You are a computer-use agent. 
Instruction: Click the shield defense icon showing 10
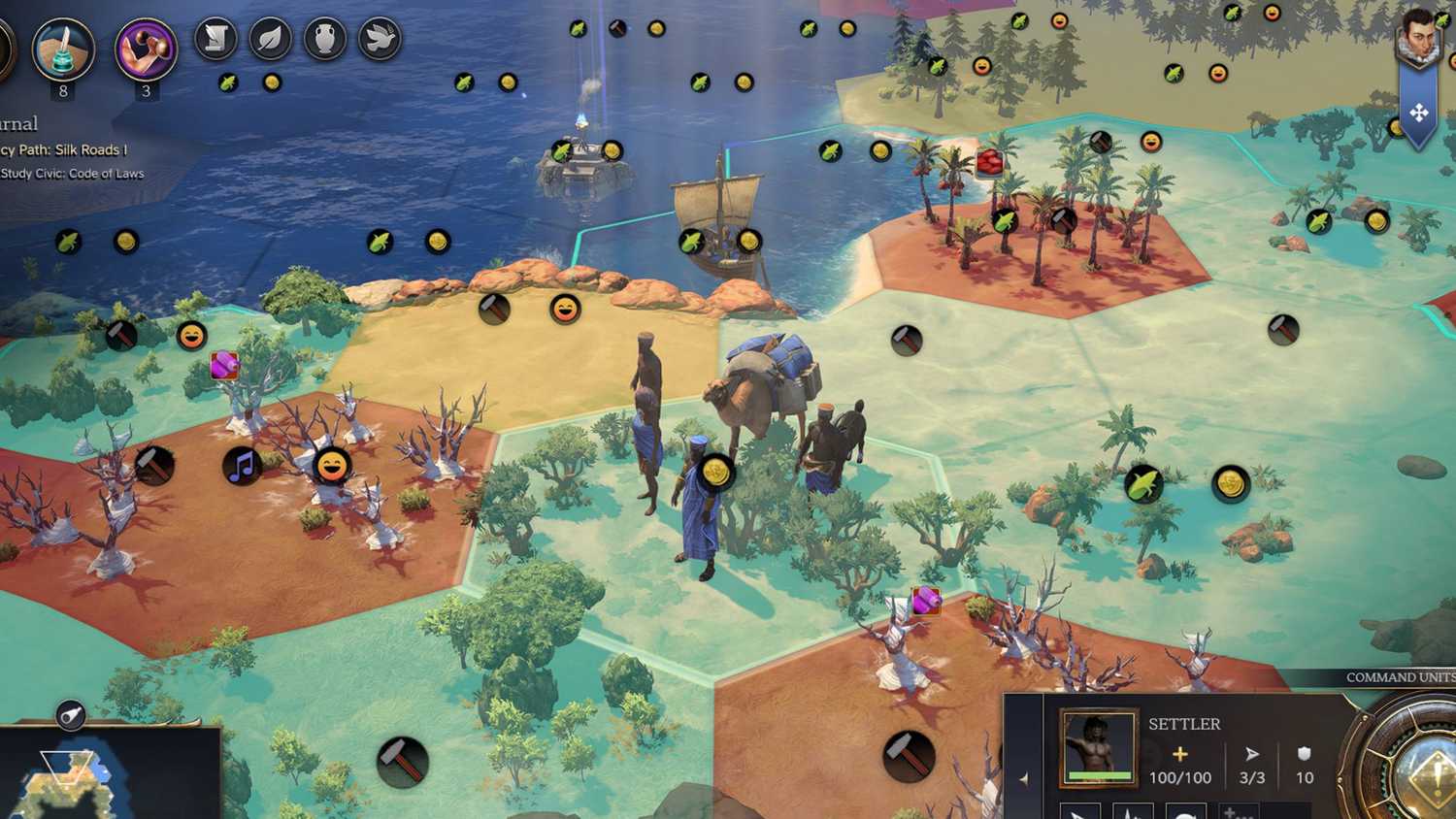point(1303,753)
